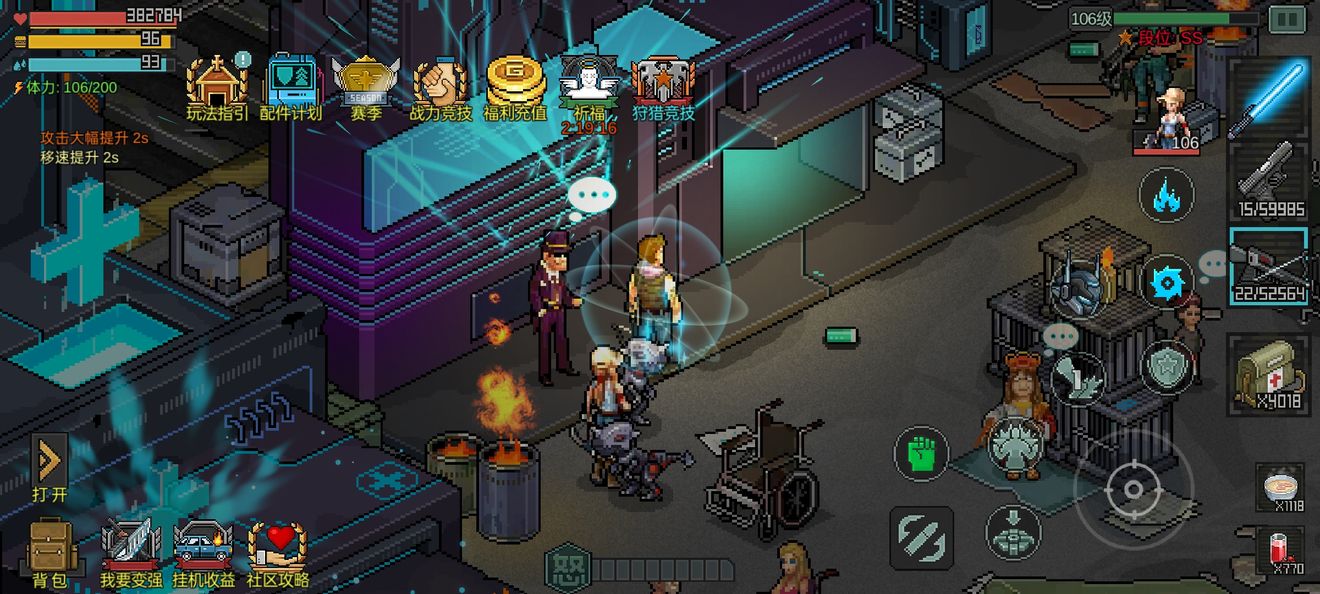This screenshot has height=594, width=1320.
Task: Select the pistol weapon slot
Action: click(1267, 180)
